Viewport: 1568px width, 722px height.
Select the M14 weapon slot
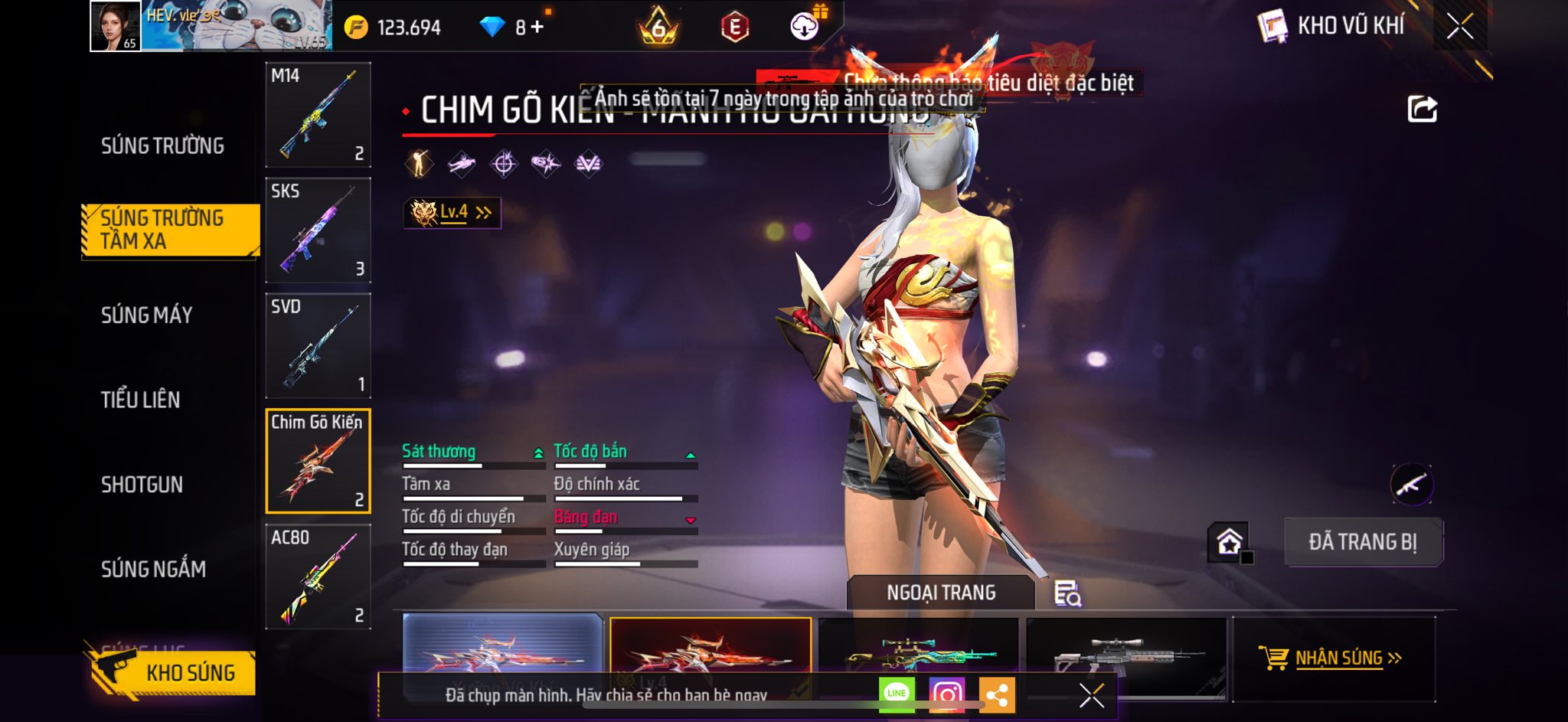(318, 115)
